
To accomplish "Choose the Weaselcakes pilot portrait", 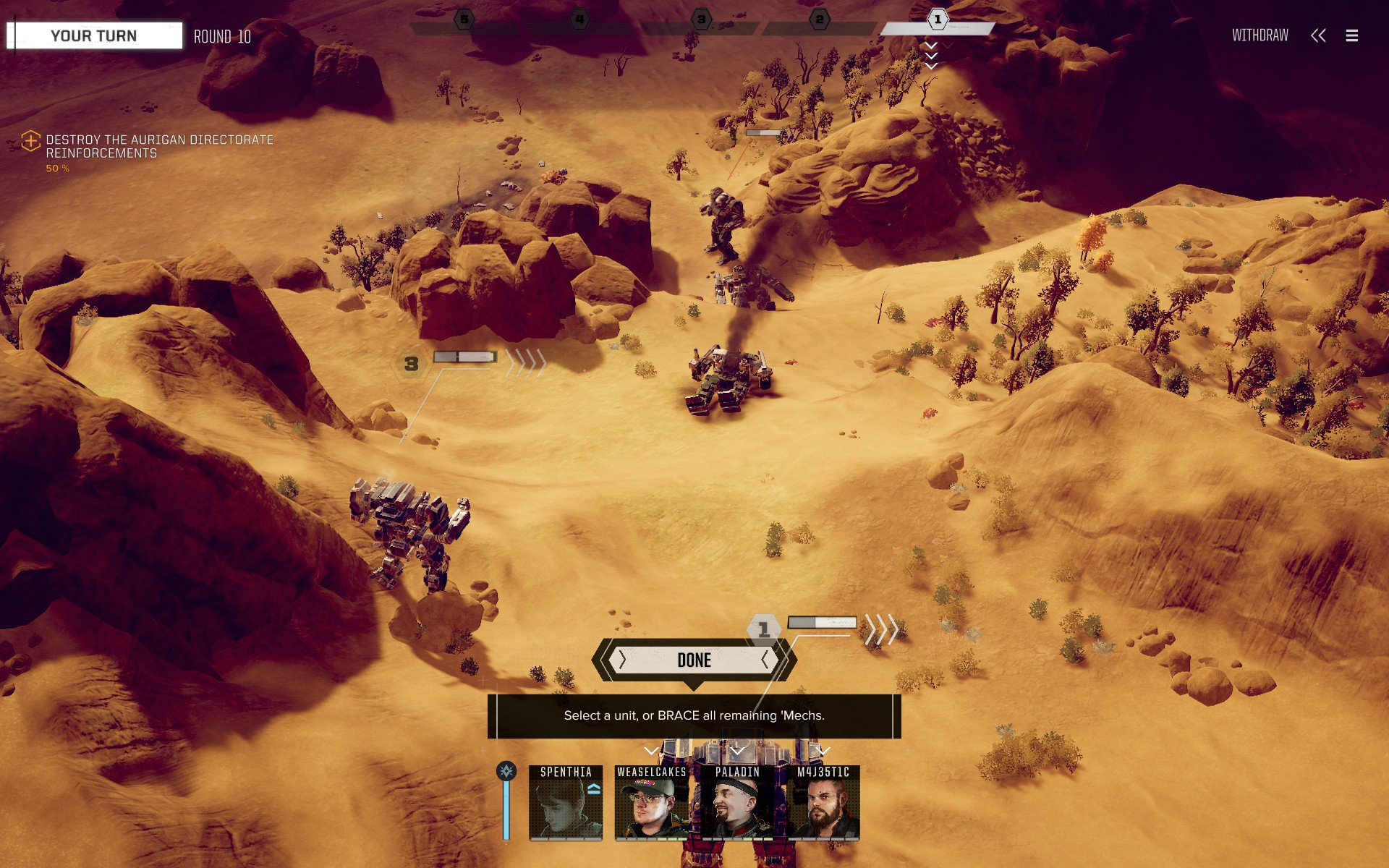I will (652, 803).
